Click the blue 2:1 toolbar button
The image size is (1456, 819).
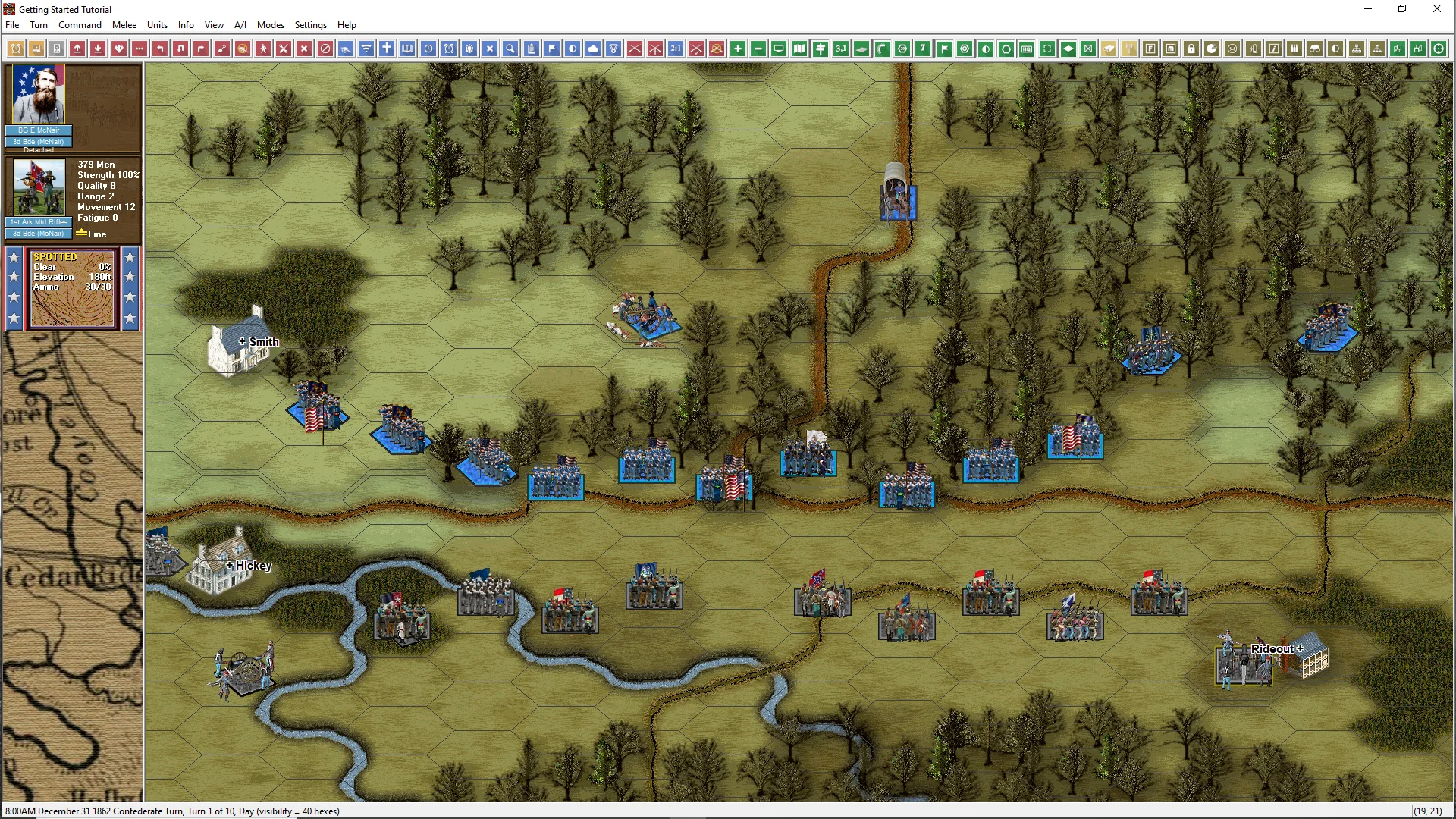tap(676, 49)
